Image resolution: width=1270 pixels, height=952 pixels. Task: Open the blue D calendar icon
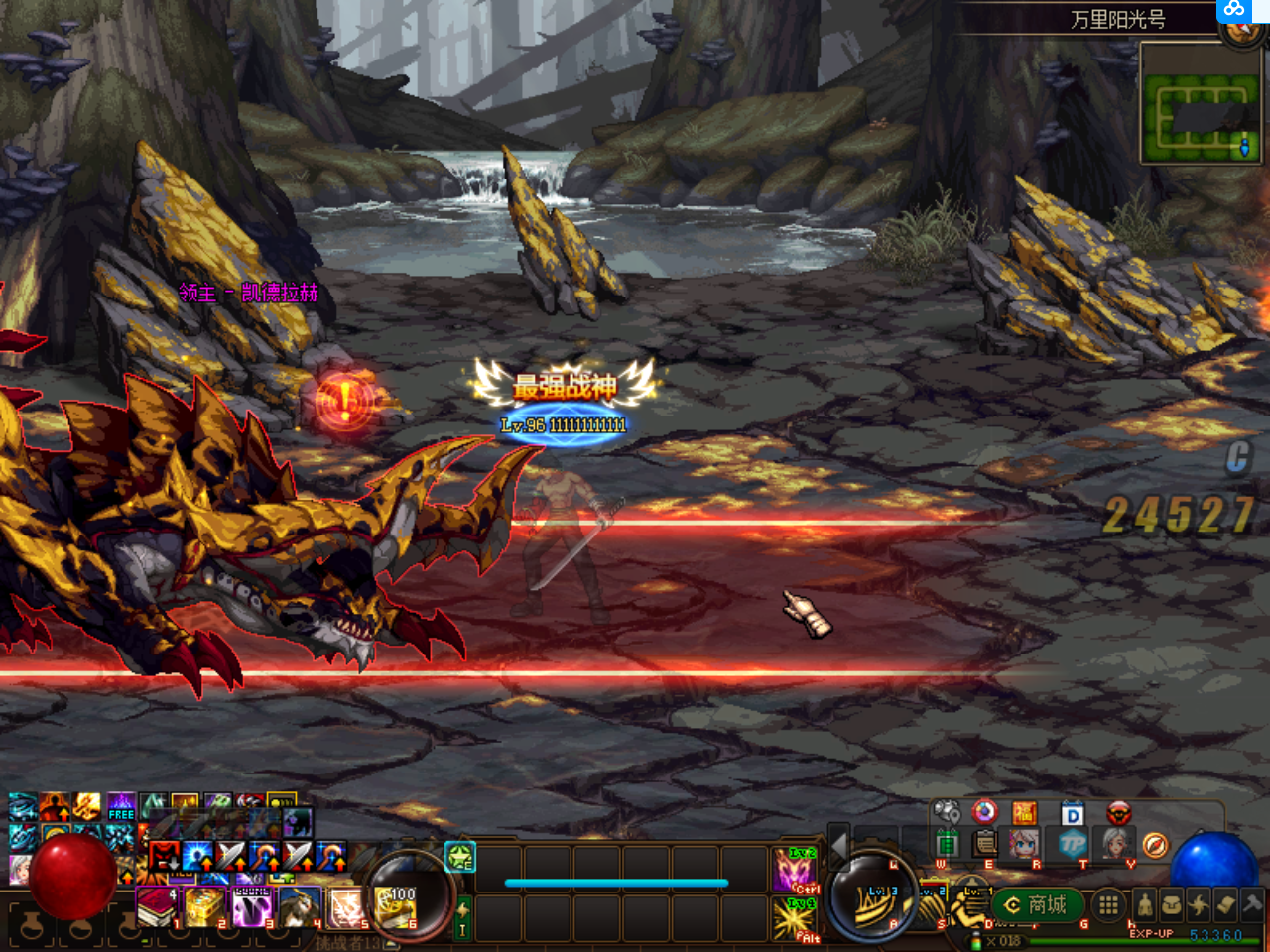tap(1072, 814)
